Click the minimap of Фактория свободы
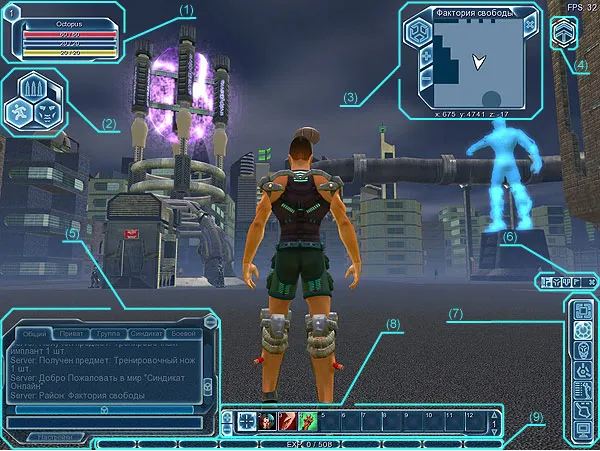Image resolution: width=600 pixels, height=451 pixels. pos(475,64)
